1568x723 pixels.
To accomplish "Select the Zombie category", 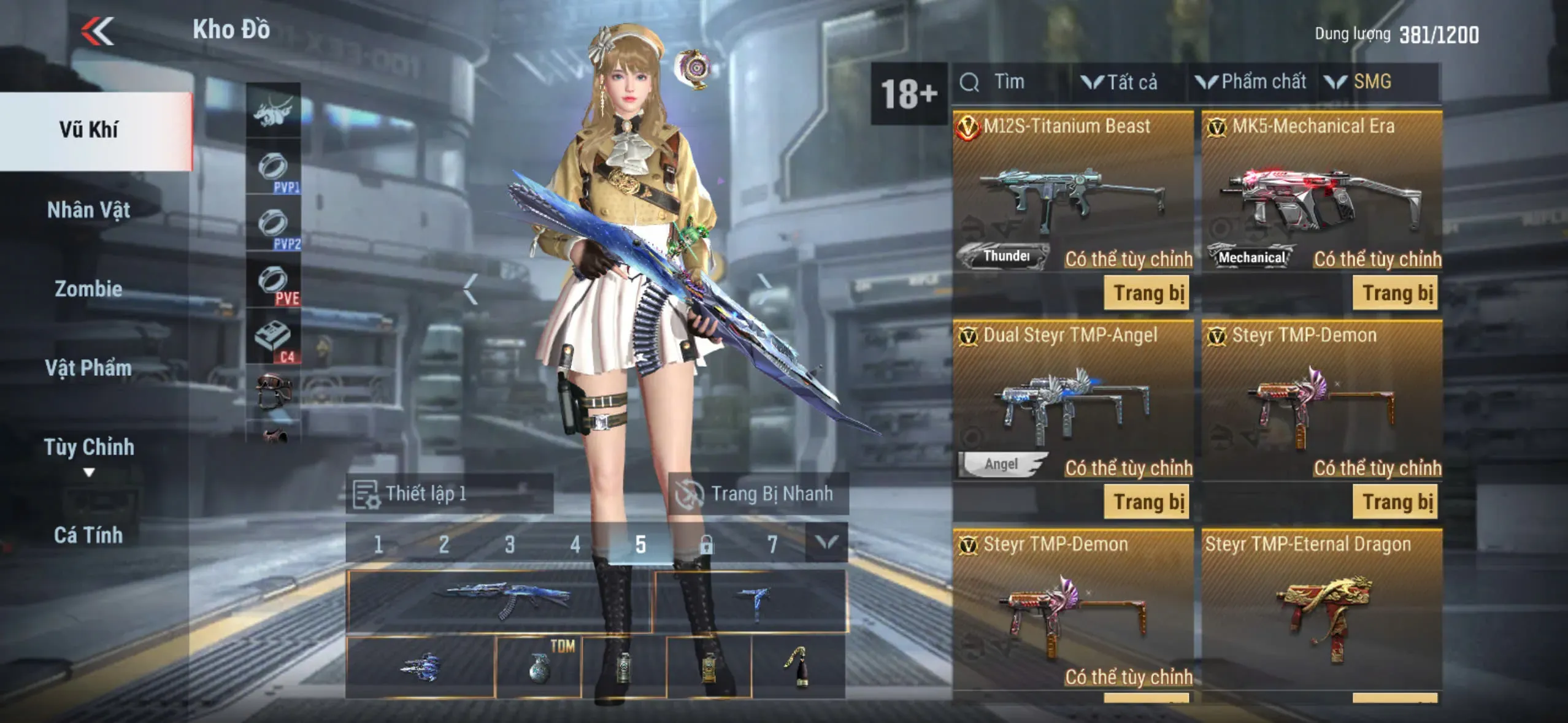I will point(89,289).
